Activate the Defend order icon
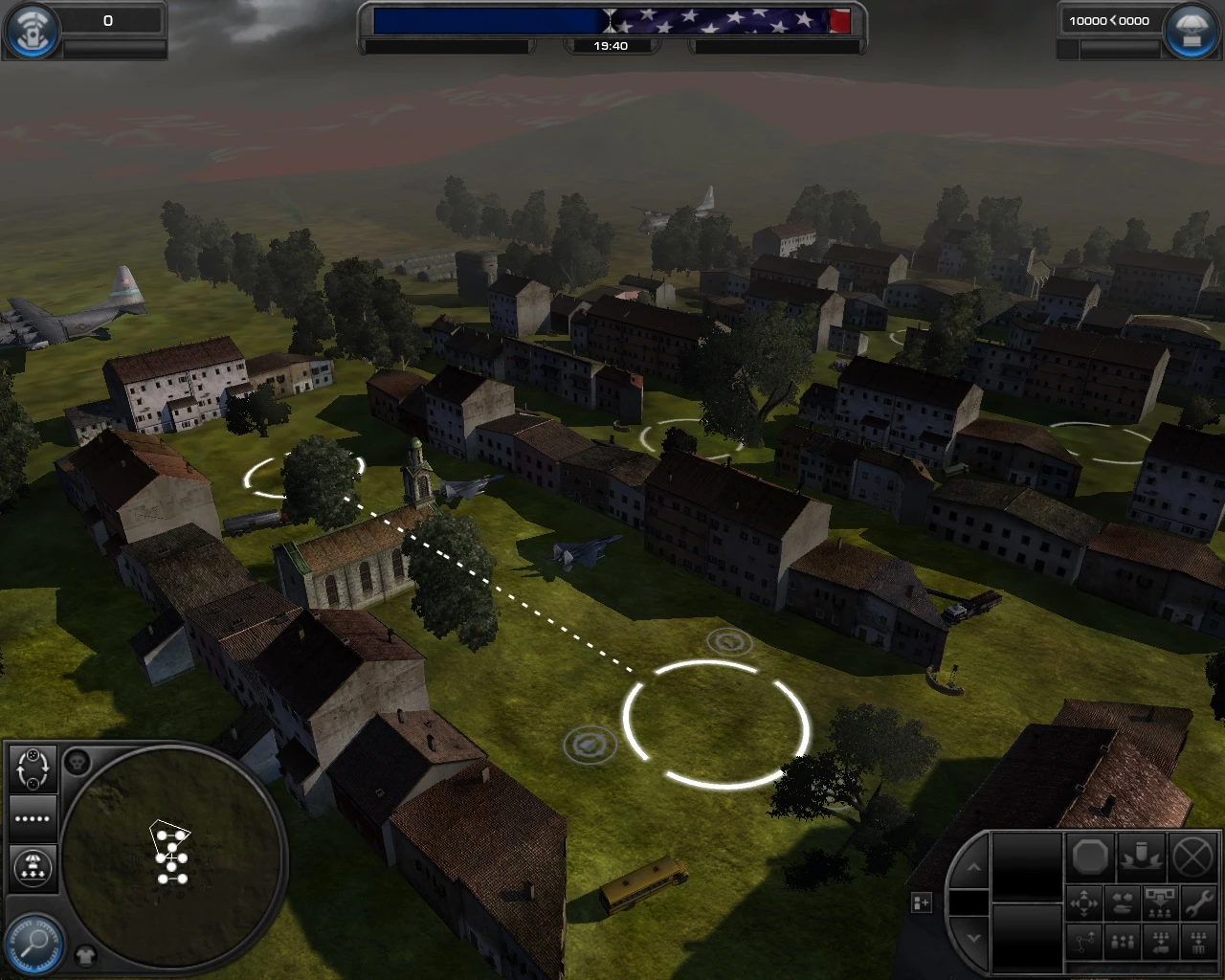Screen dimensions: 1225x980 [x=1142, y=857]
